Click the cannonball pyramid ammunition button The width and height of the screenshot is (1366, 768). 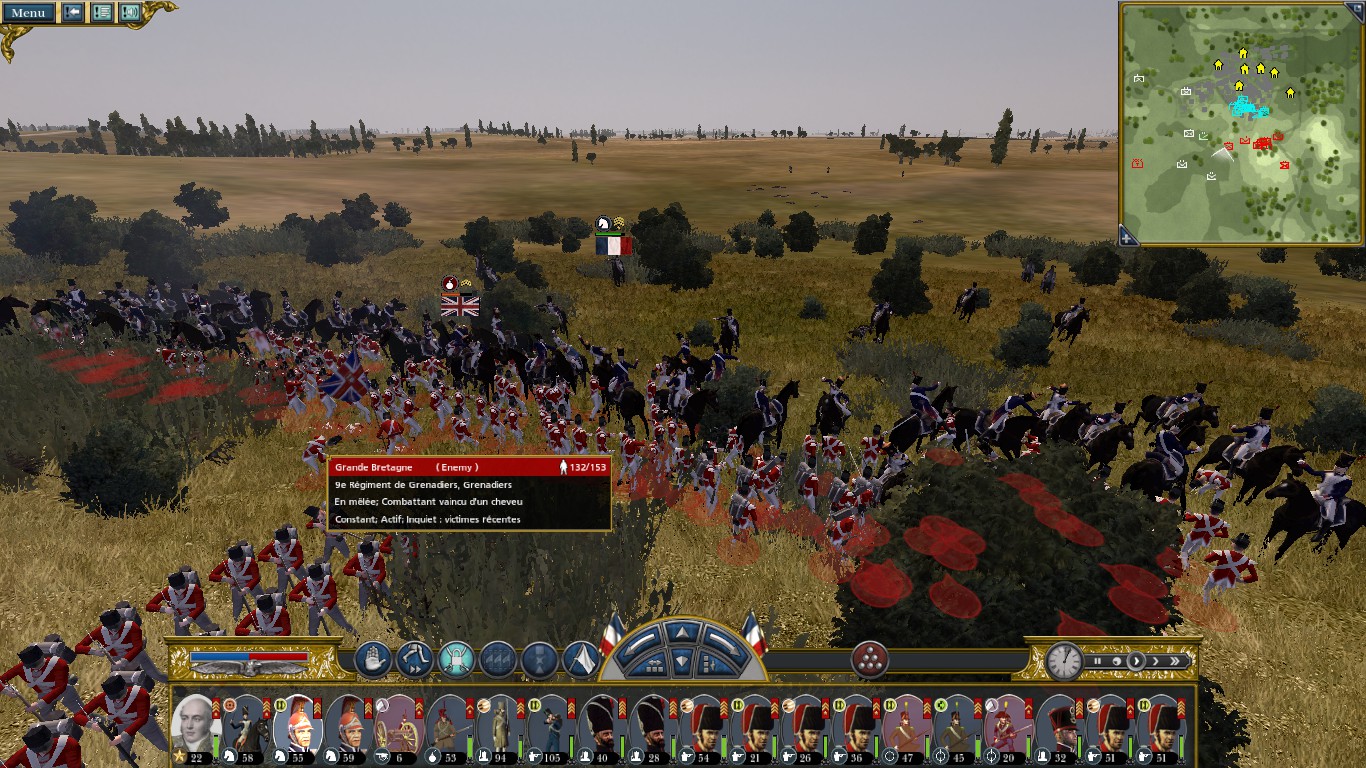pyautogui.click(x=870, y=660)
